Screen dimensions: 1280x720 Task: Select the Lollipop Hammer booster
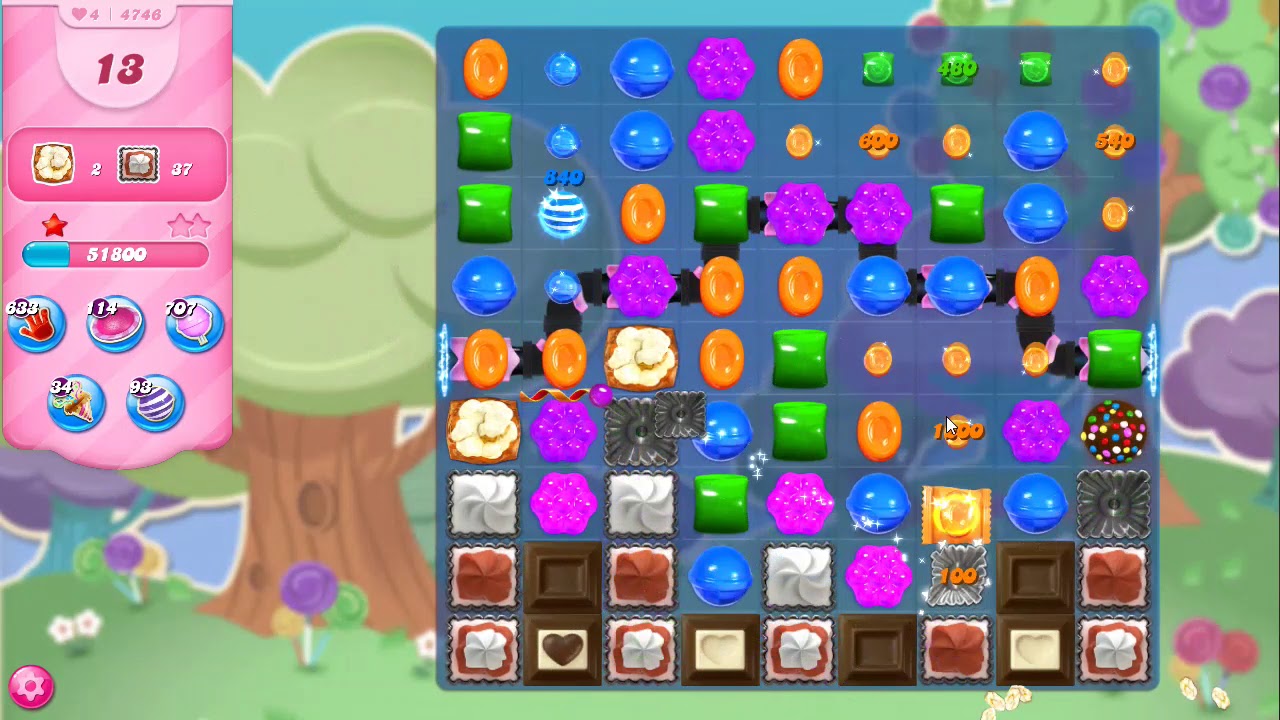pos(192,323)
